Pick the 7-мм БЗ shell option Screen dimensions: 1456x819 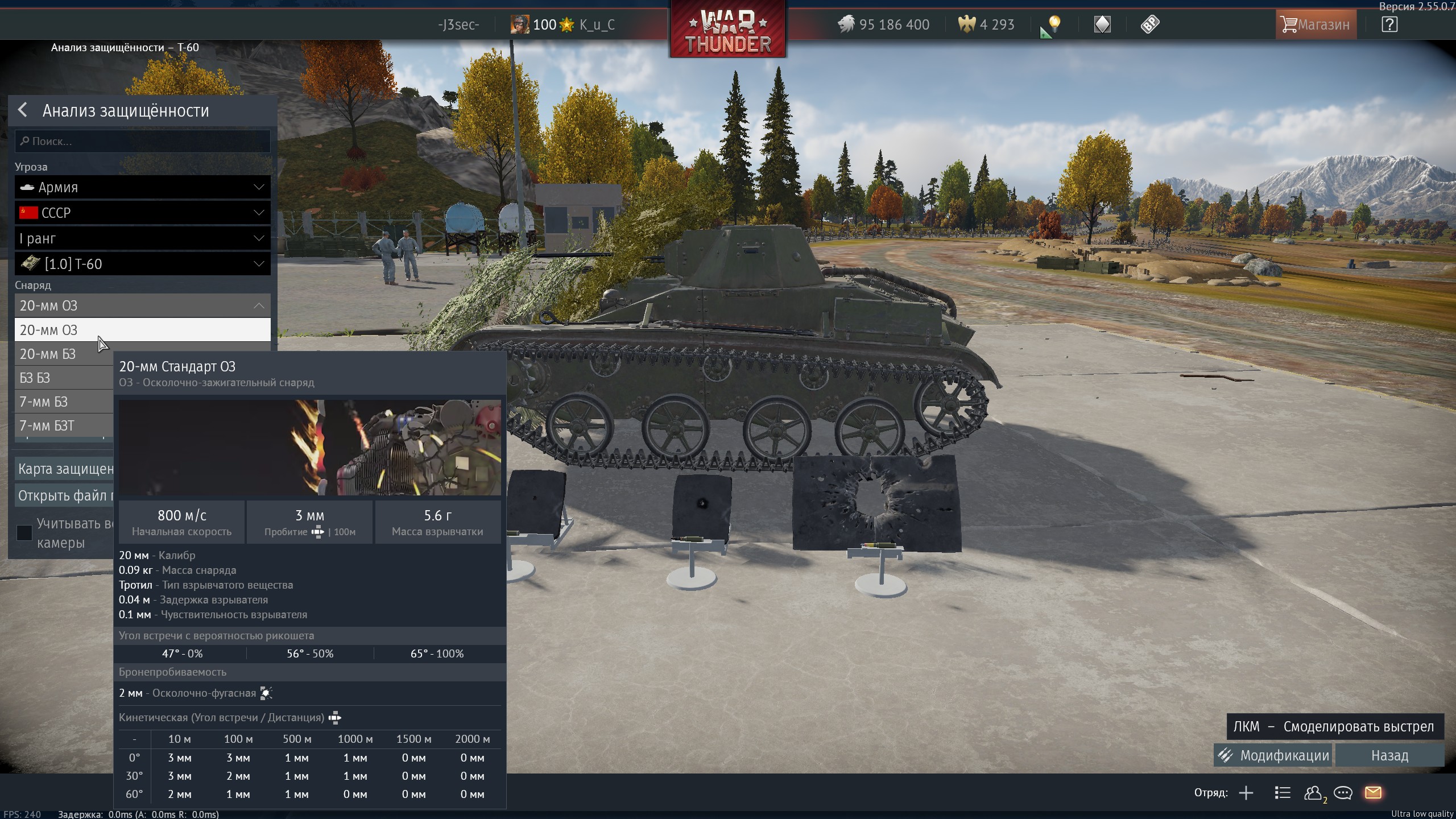(57, 402)
